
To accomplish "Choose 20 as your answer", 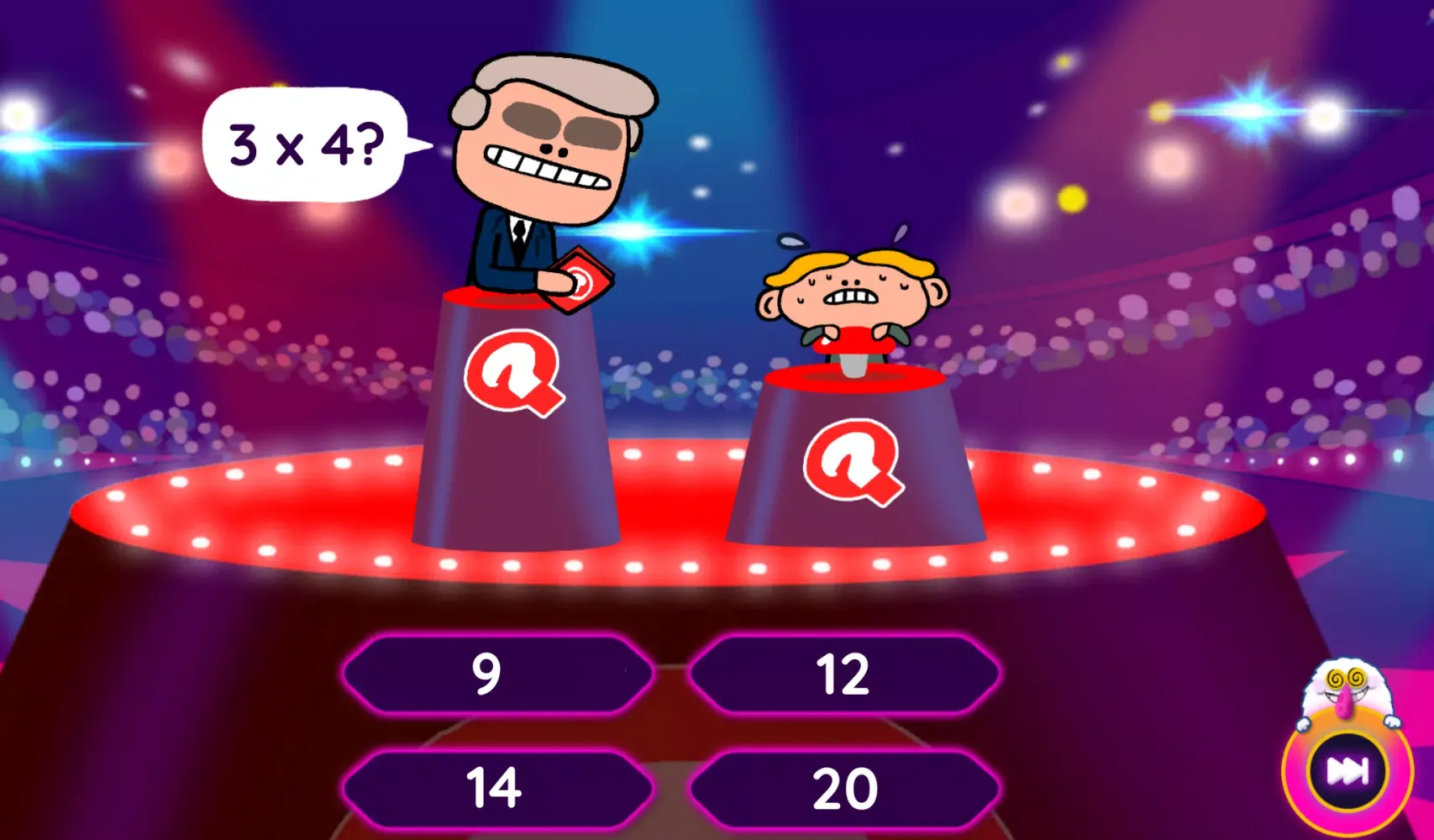I will point(845,787).
